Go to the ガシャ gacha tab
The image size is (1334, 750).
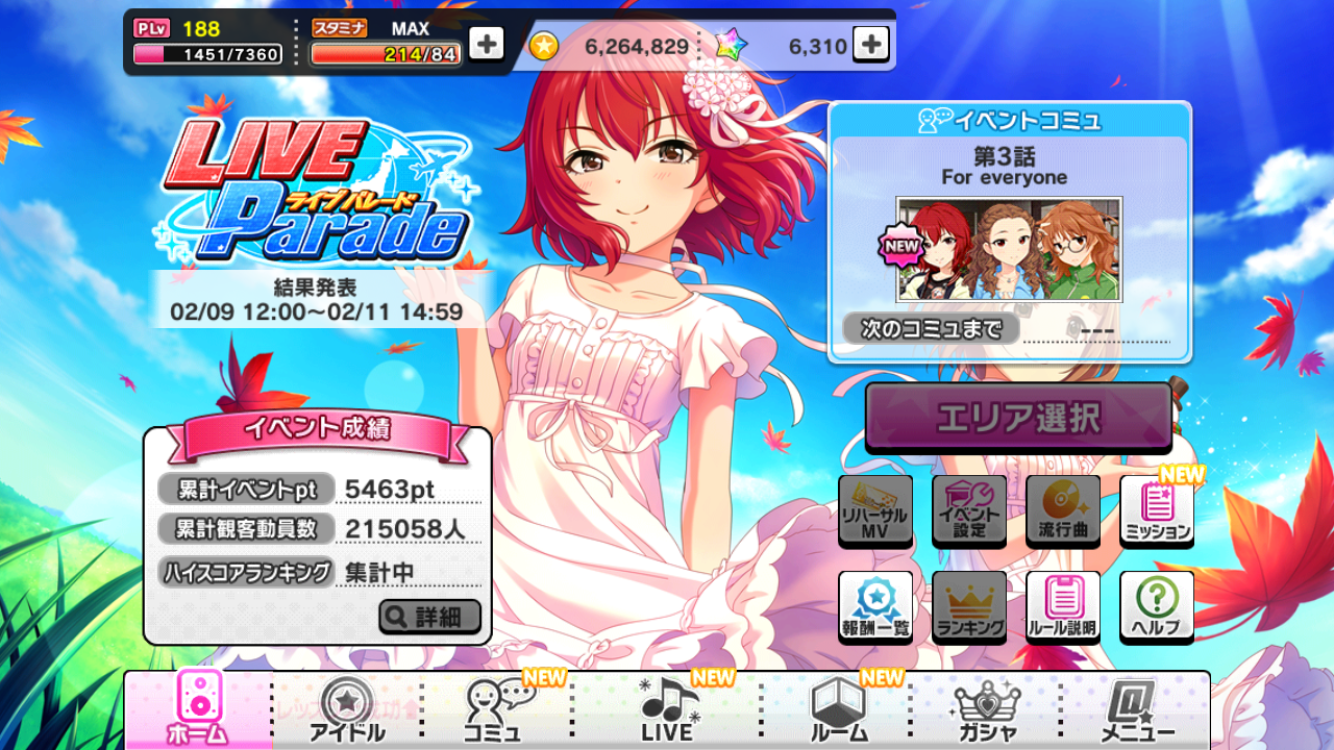[987, 710]
